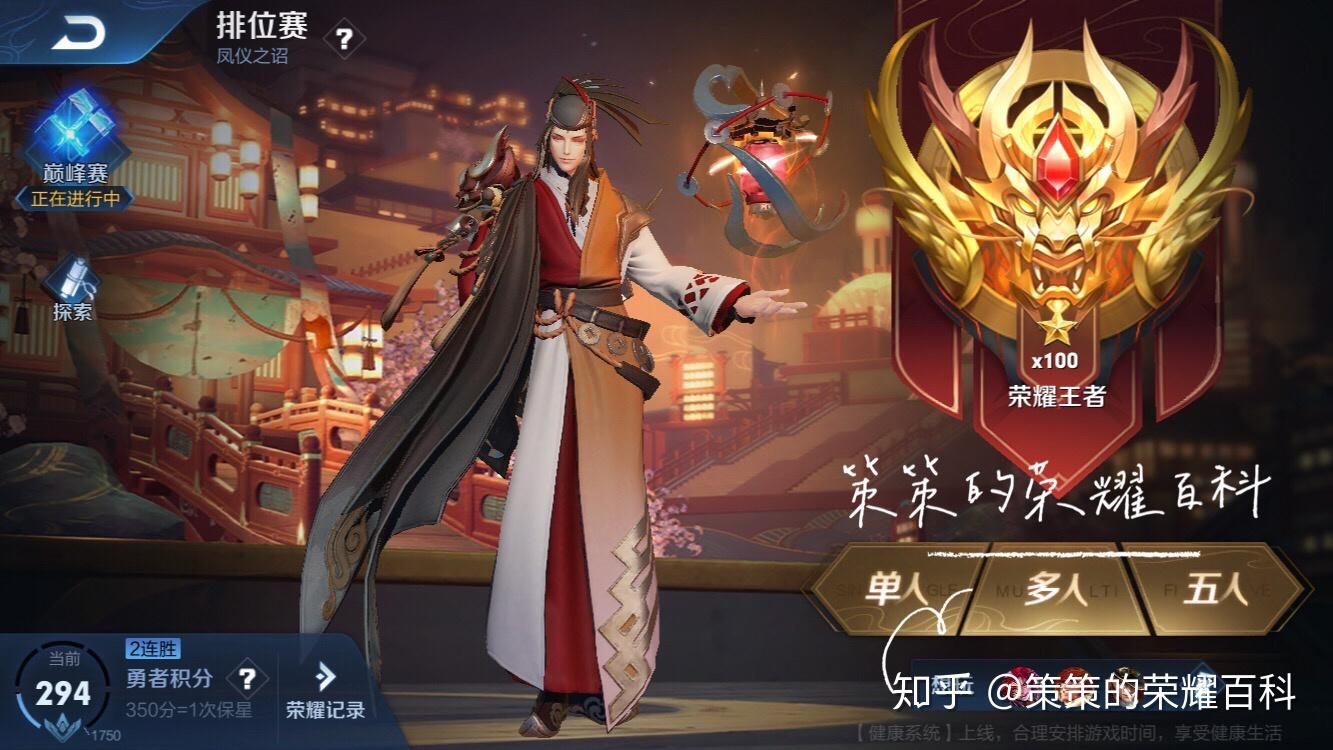Click the current score 294 circle

(x=62, y=690)
